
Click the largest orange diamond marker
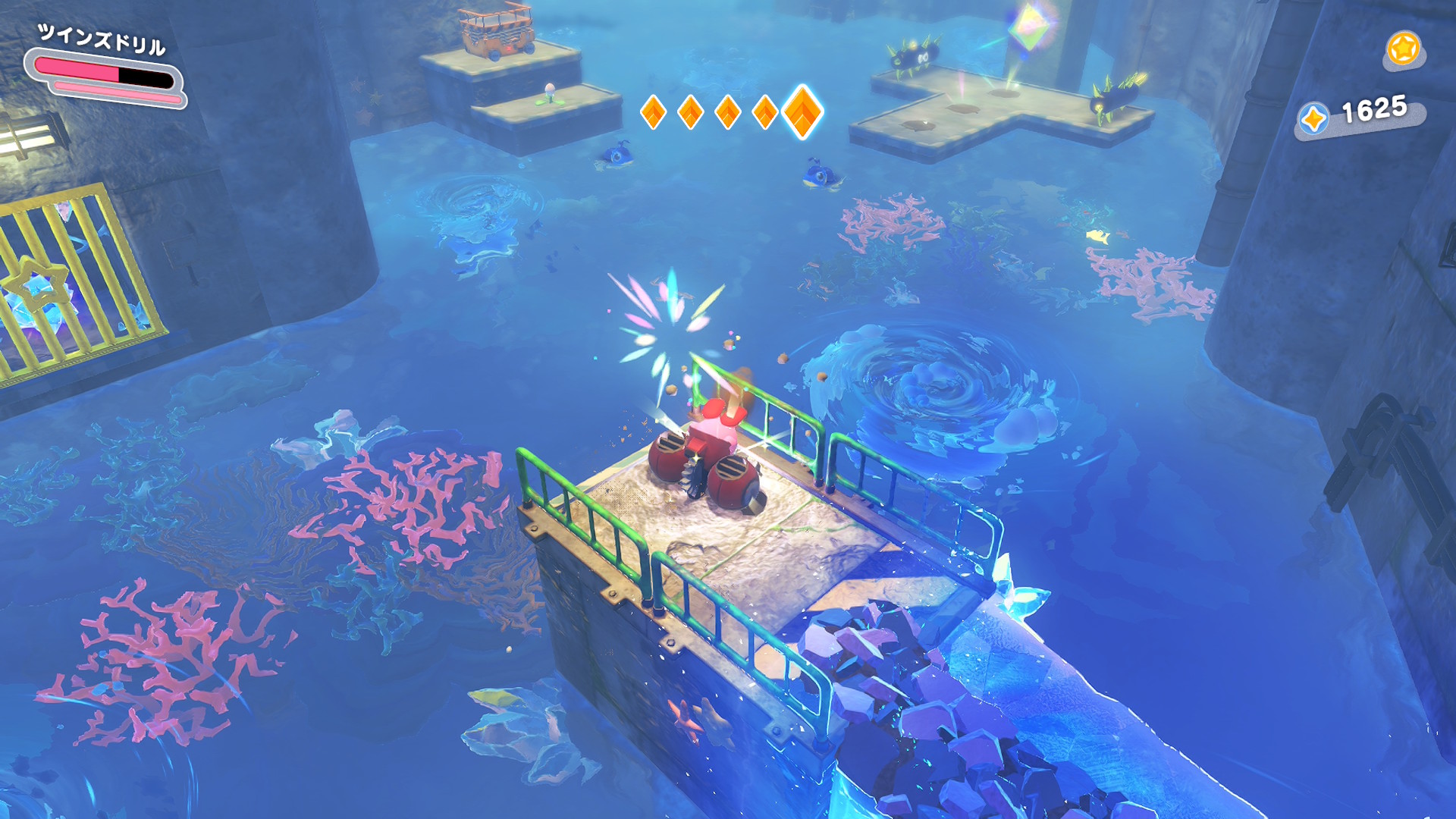click(x=802, y=111)
